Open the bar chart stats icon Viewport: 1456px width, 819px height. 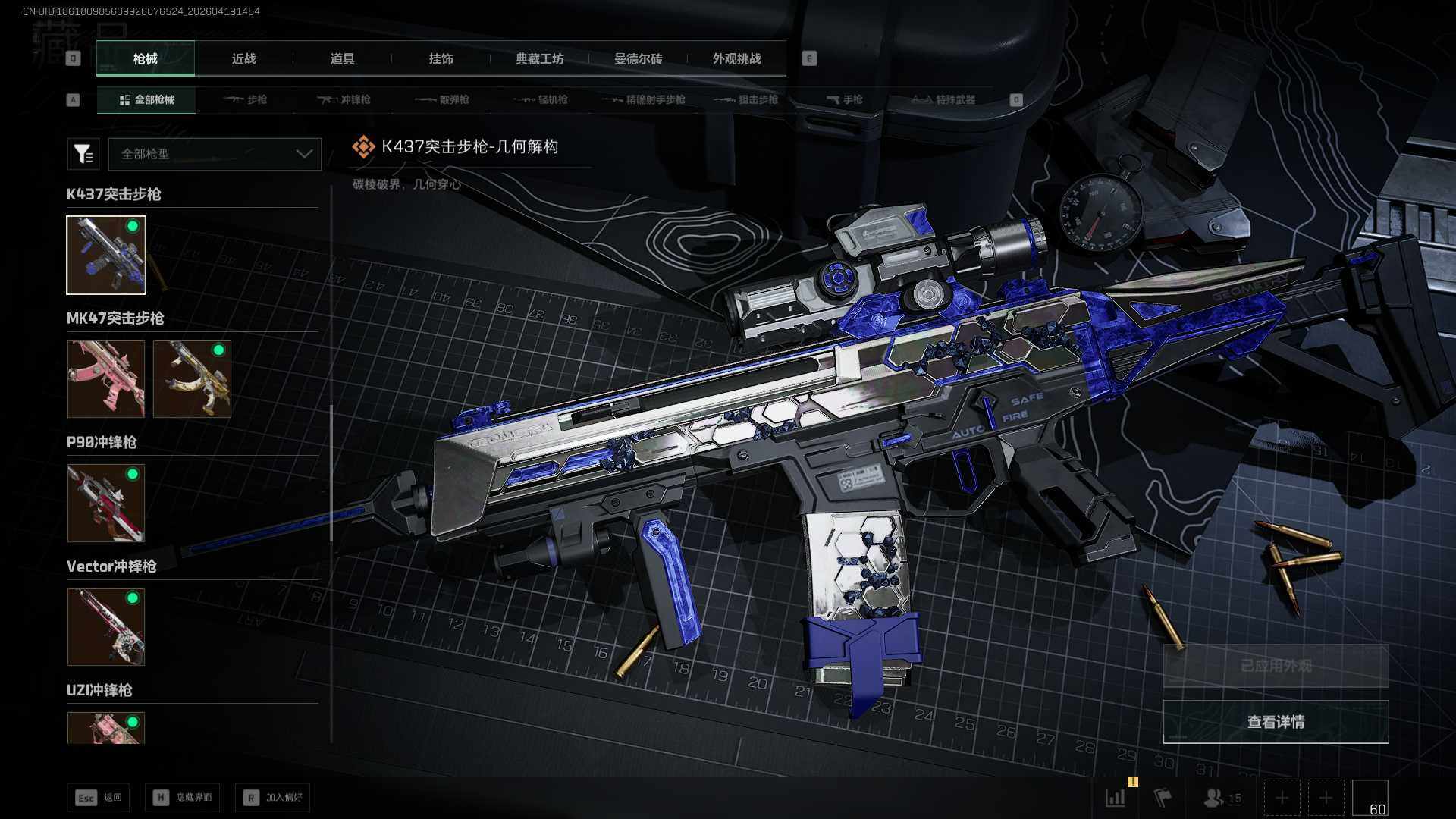click(1116, 798)
